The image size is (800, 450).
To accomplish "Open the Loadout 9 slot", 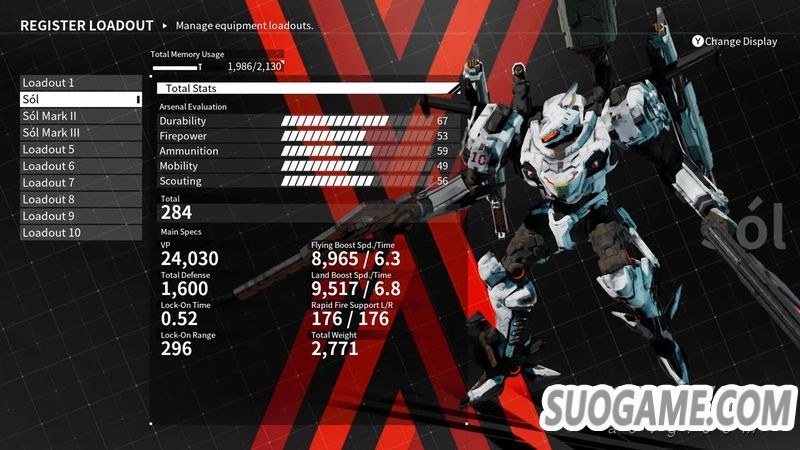I will [x=80, y=216].
